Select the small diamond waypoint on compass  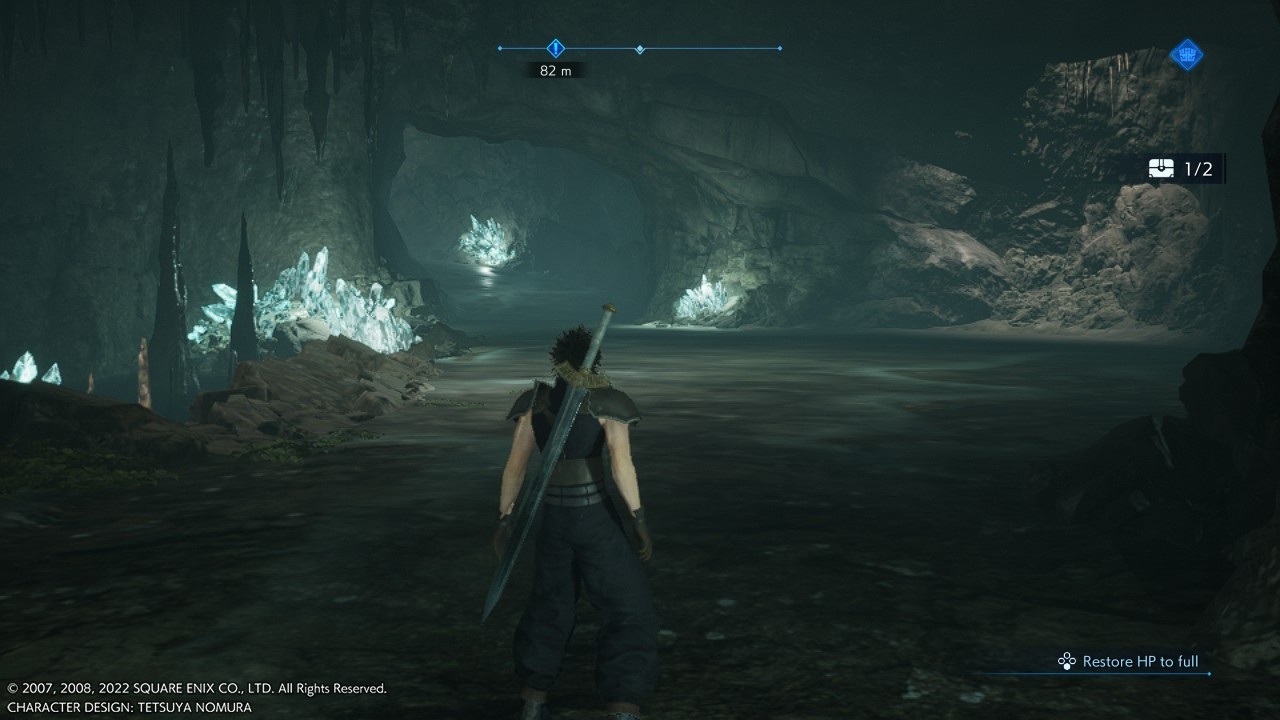(x=640, y=49)
